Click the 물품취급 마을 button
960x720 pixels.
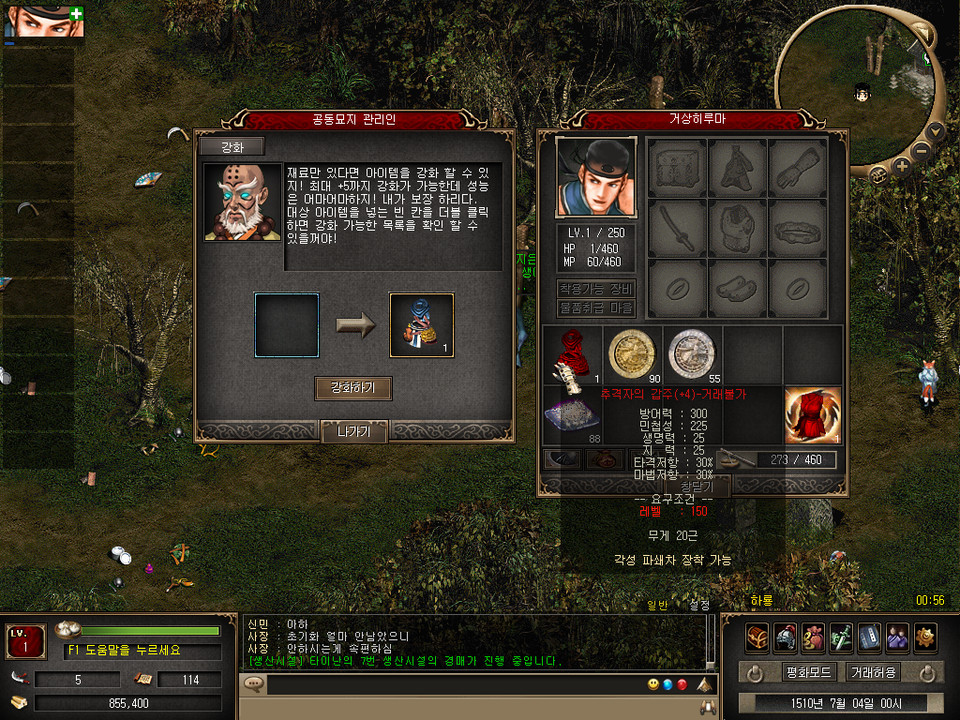pos(595,309)
